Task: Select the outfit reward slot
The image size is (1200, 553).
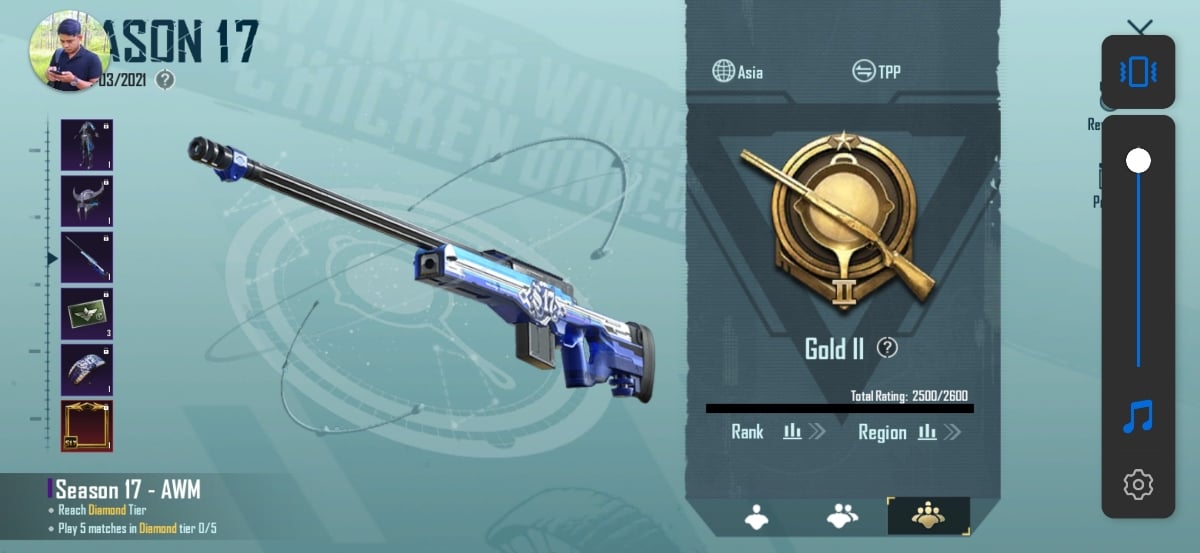Action: pyautogui.click(x=87, y=145)
